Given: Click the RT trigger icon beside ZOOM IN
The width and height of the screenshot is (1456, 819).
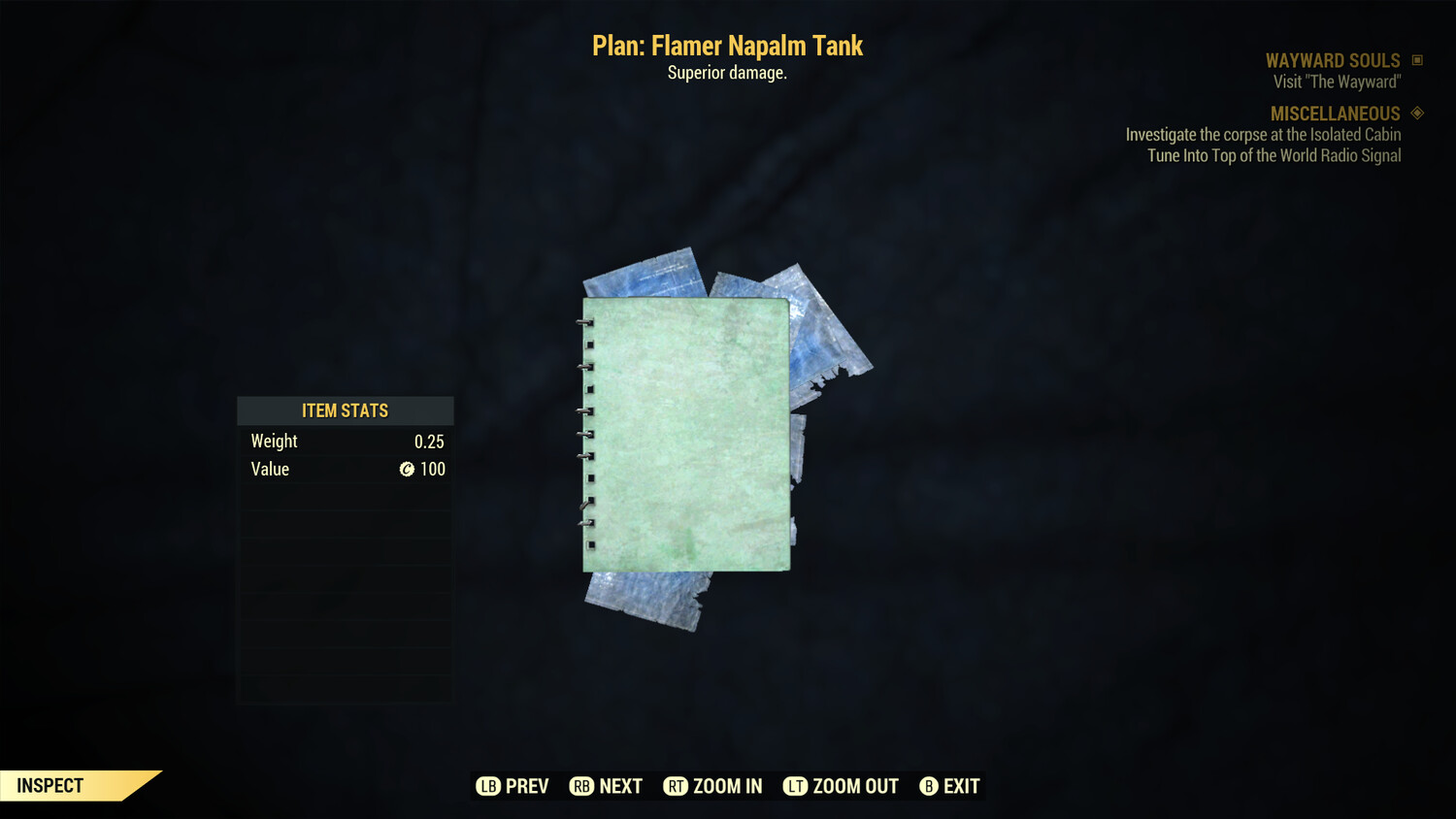Looking at the screenshot, I should 678,786.
